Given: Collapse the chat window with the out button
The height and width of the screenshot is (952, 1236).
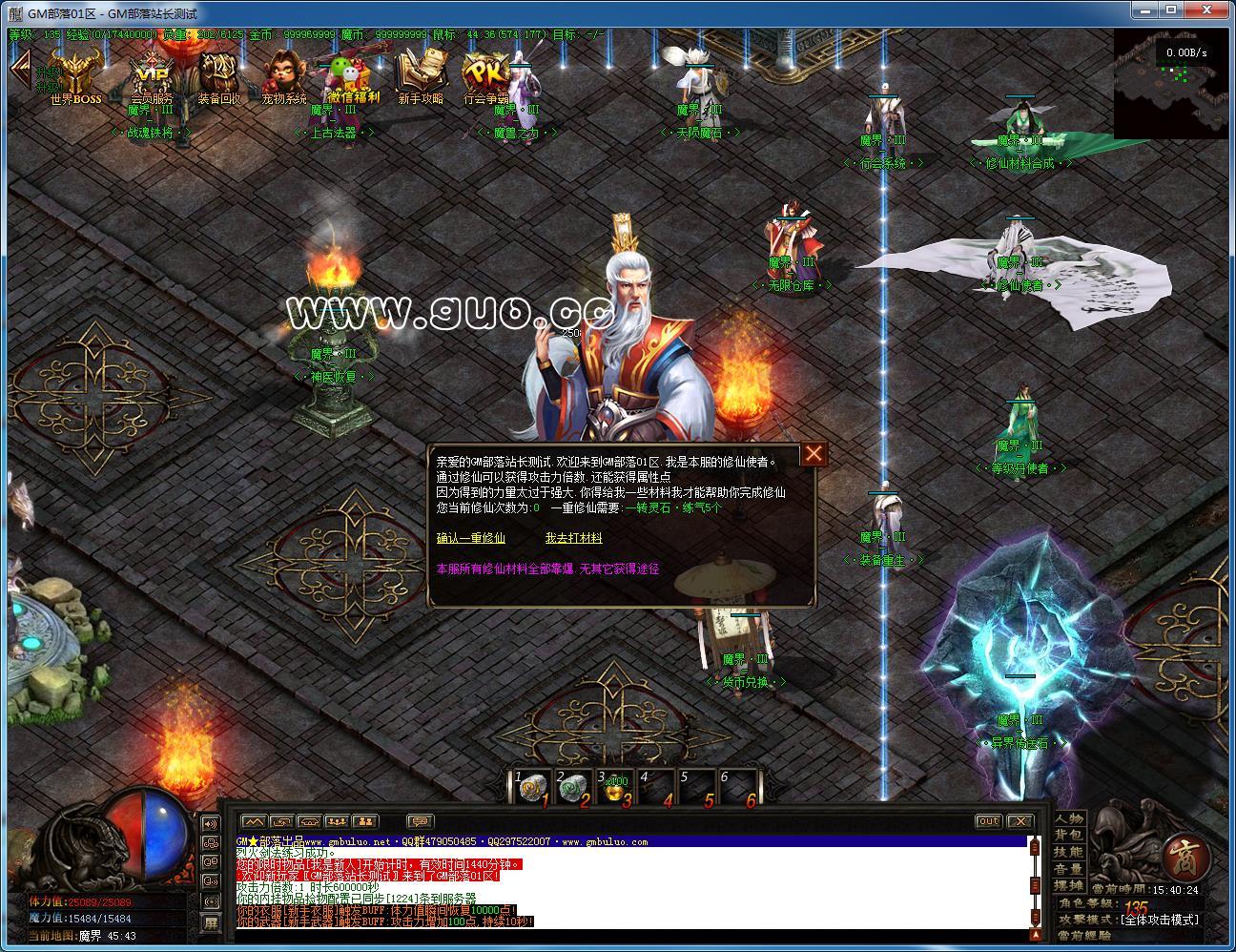Looking at the screenshot, I should [989, 820].
